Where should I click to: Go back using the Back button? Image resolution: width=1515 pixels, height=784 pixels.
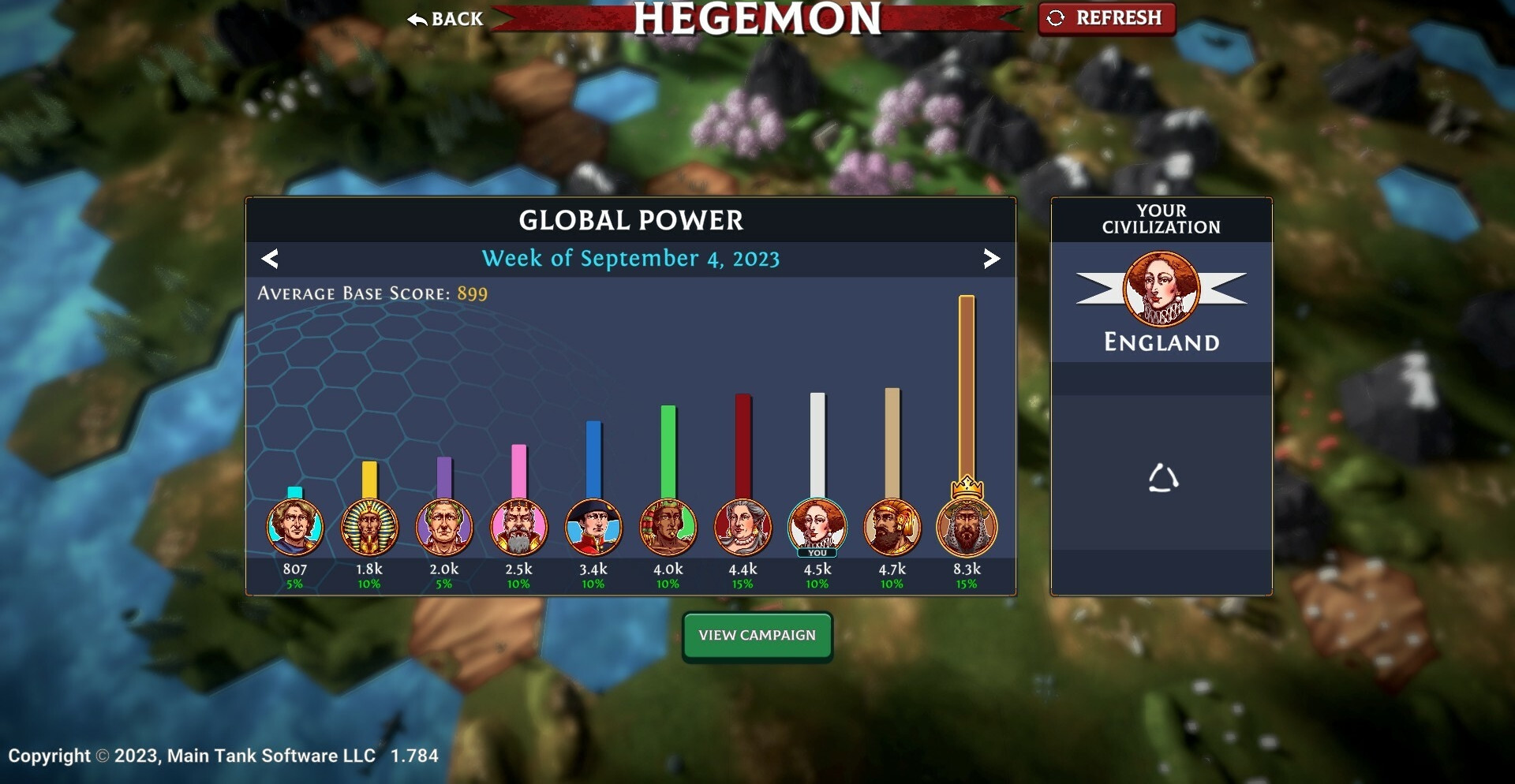(446, 19)
